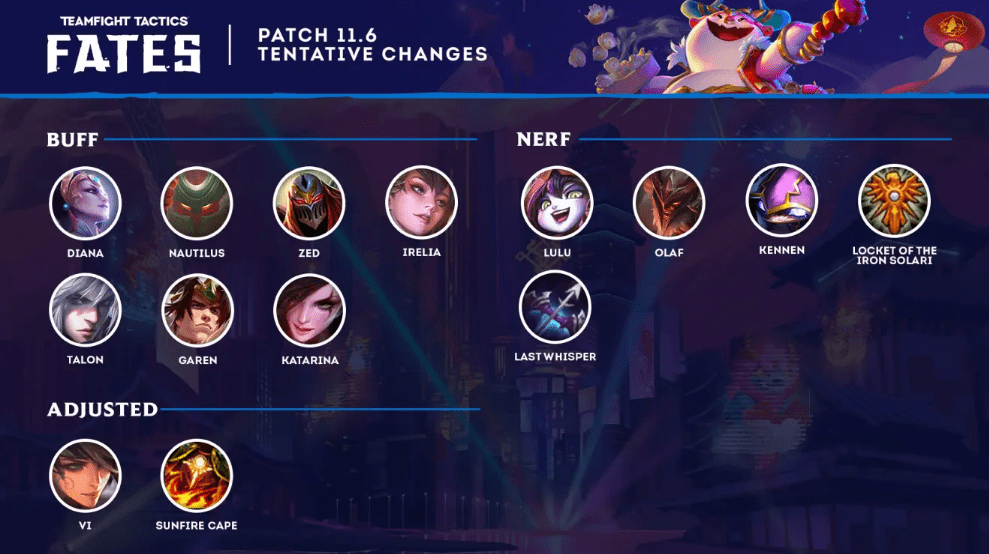Choose the Zed portrait
The image size is (989, 554).
click(309, 203)
